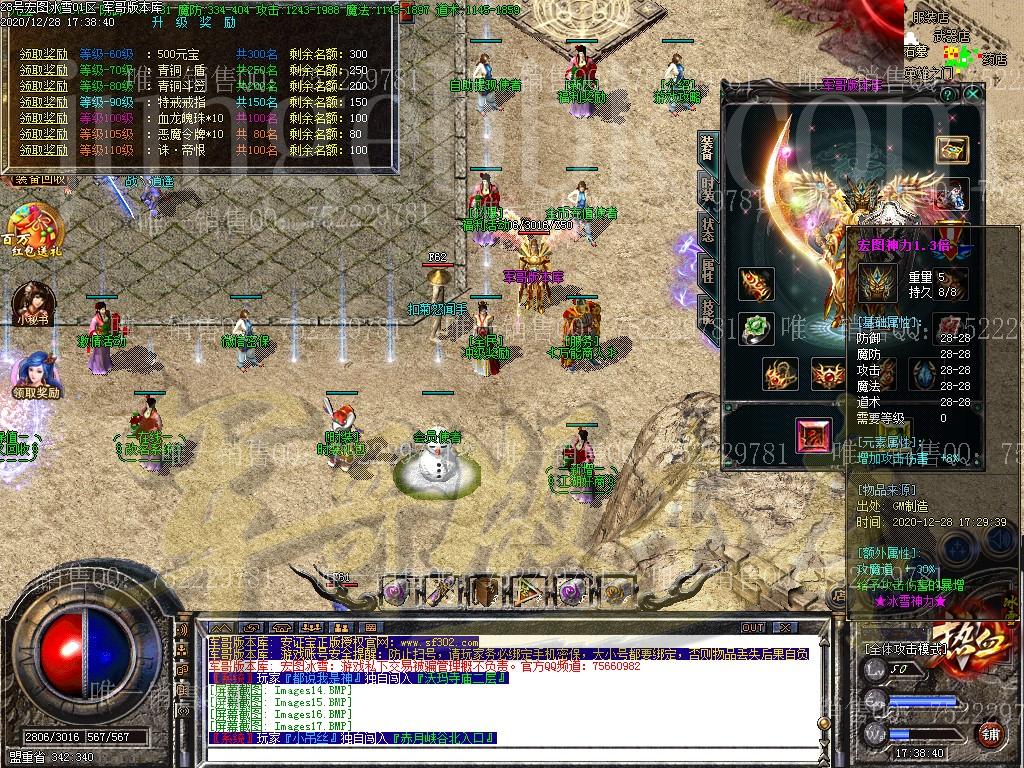Open the treasure chest icon in equipment panel

click(x=951, y=149)
